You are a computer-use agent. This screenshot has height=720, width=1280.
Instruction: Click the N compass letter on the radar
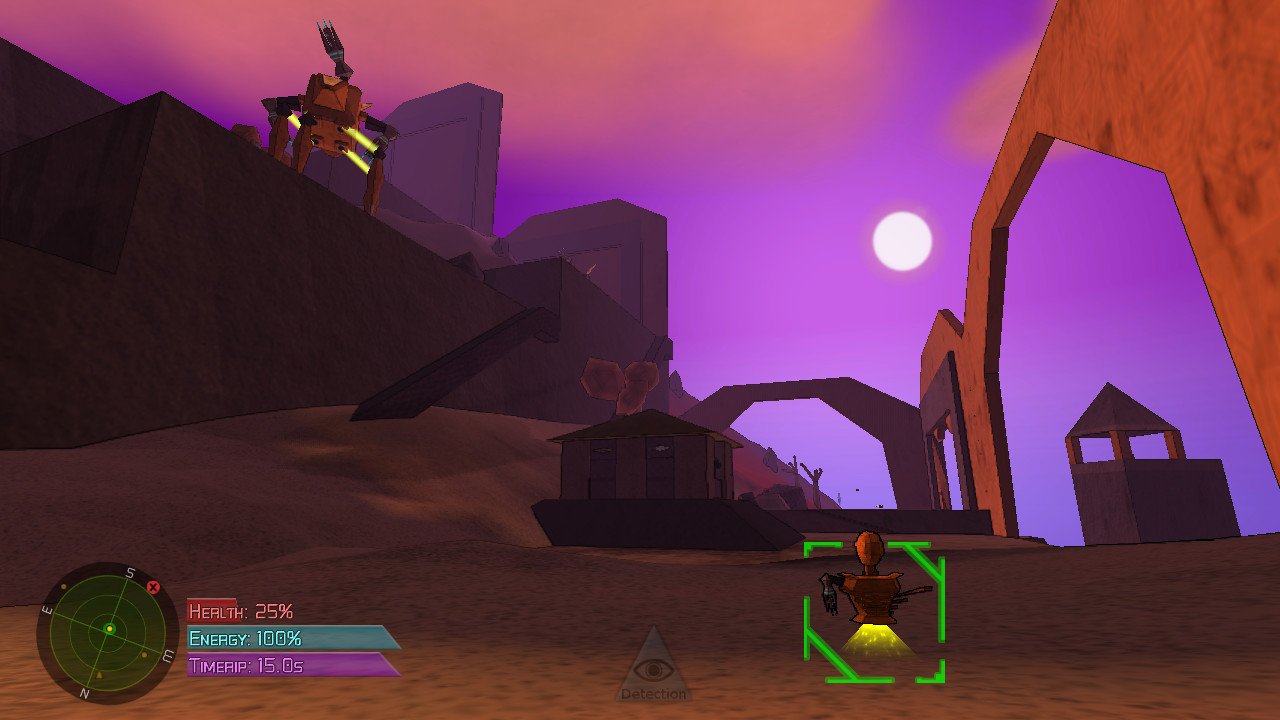[84, 692]
